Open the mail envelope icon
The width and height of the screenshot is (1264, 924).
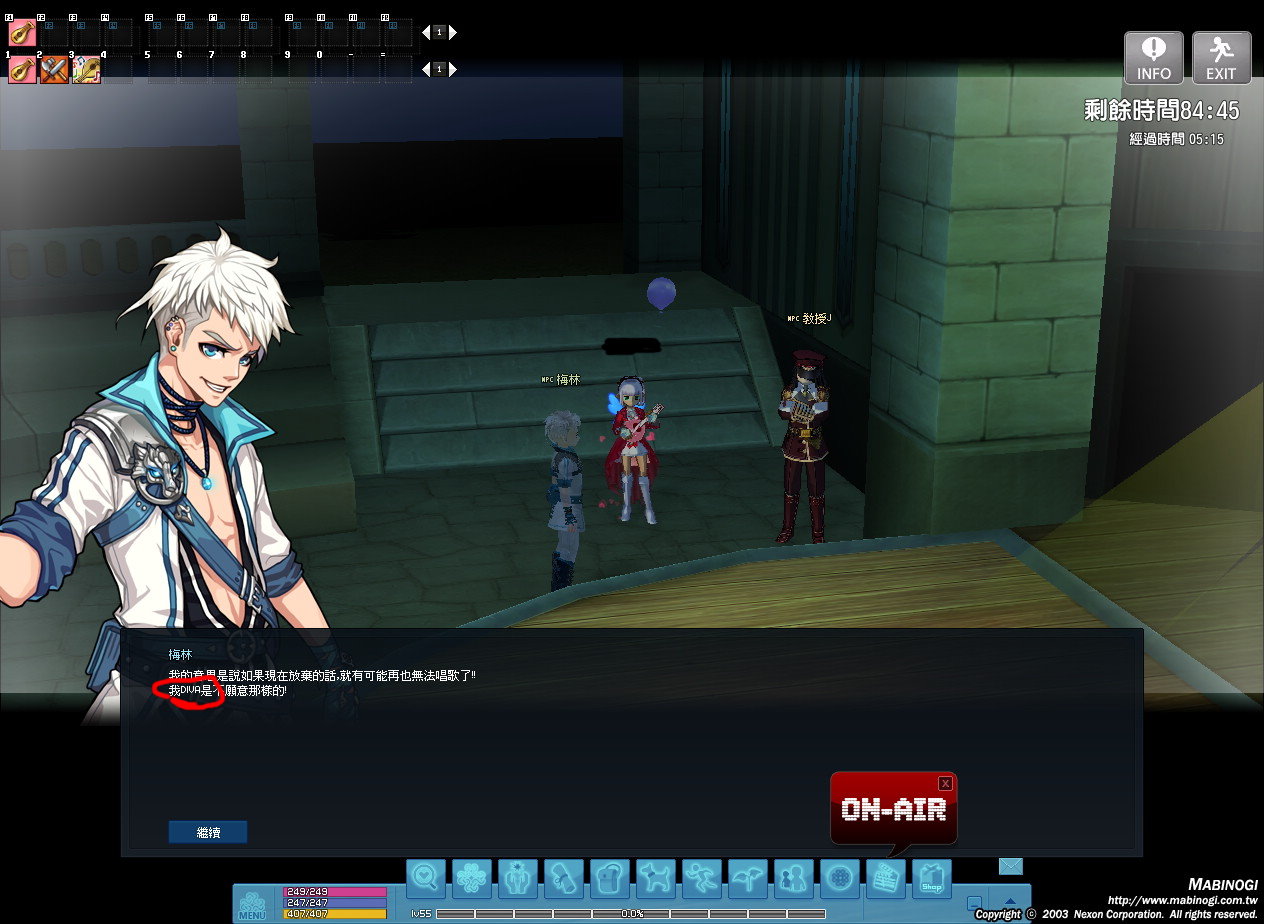(1011, 866)
